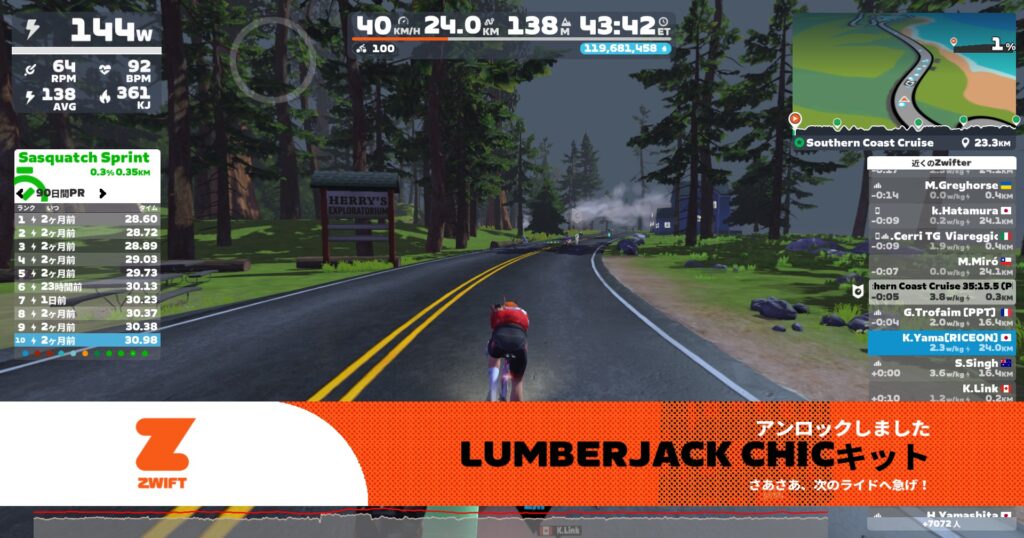Click the left arrow beside 90日間PR
This screenshot has width=1024, height=538.
pyautogui.click(x=23, y=191)
